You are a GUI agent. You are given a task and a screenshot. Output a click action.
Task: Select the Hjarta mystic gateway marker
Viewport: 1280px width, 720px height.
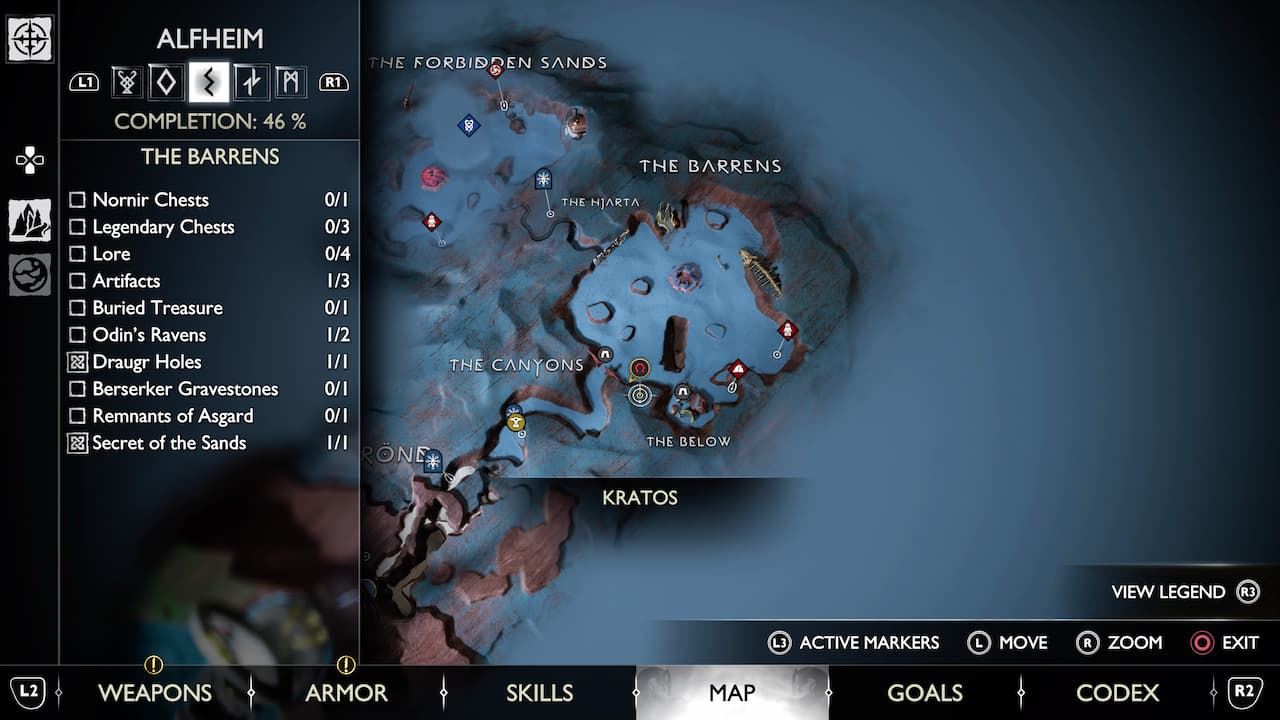pyautogui.click(x=543, y=180)
